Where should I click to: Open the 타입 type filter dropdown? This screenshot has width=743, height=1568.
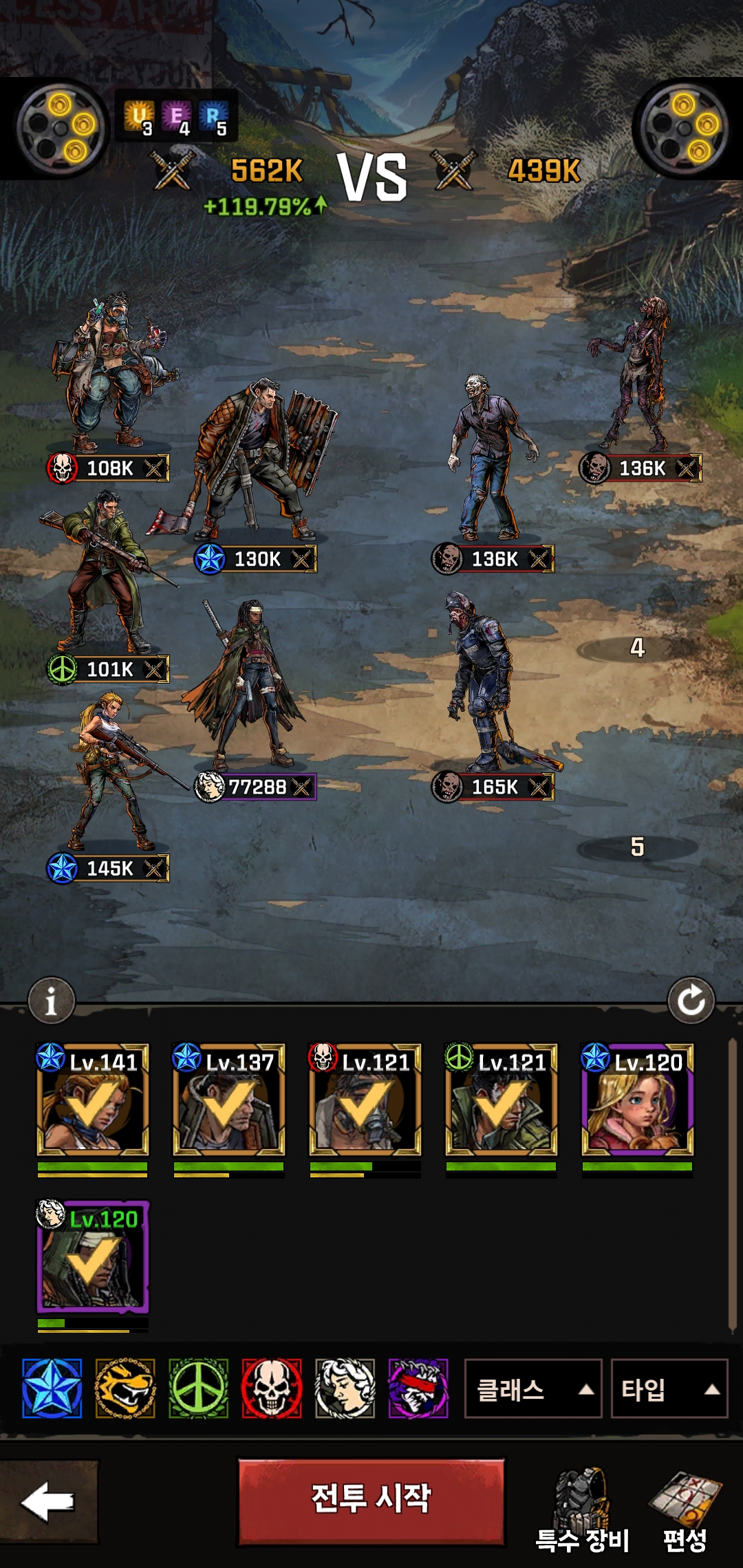669,1389
